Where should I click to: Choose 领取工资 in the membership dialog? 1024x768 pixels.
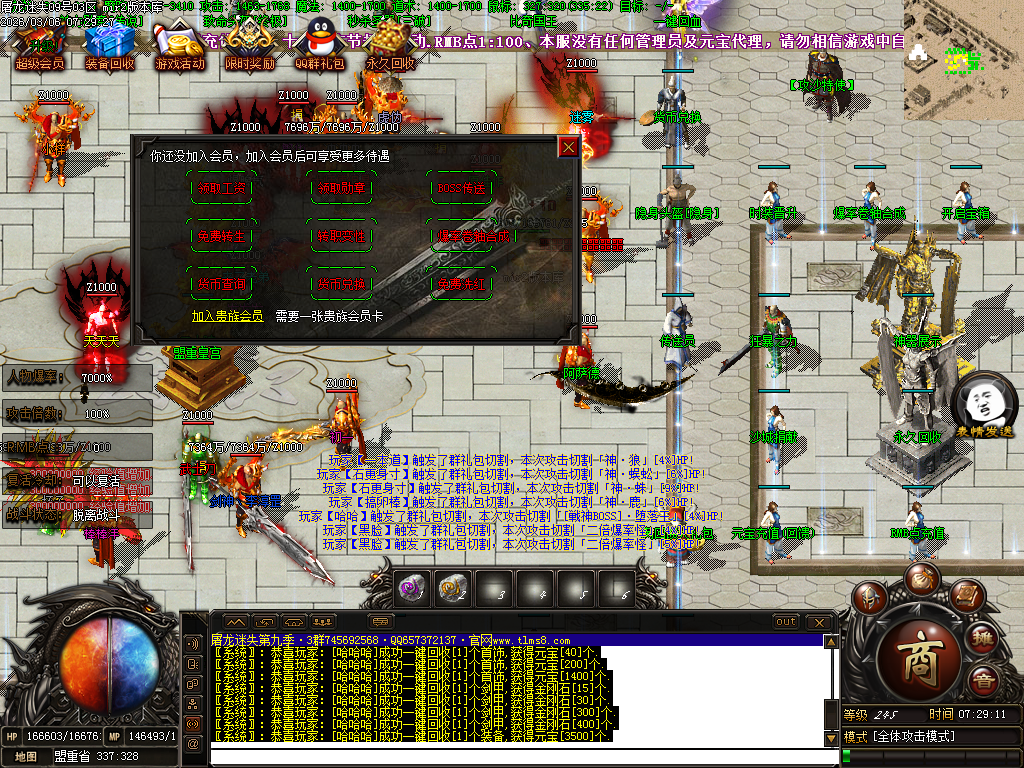tap(220, 188)
